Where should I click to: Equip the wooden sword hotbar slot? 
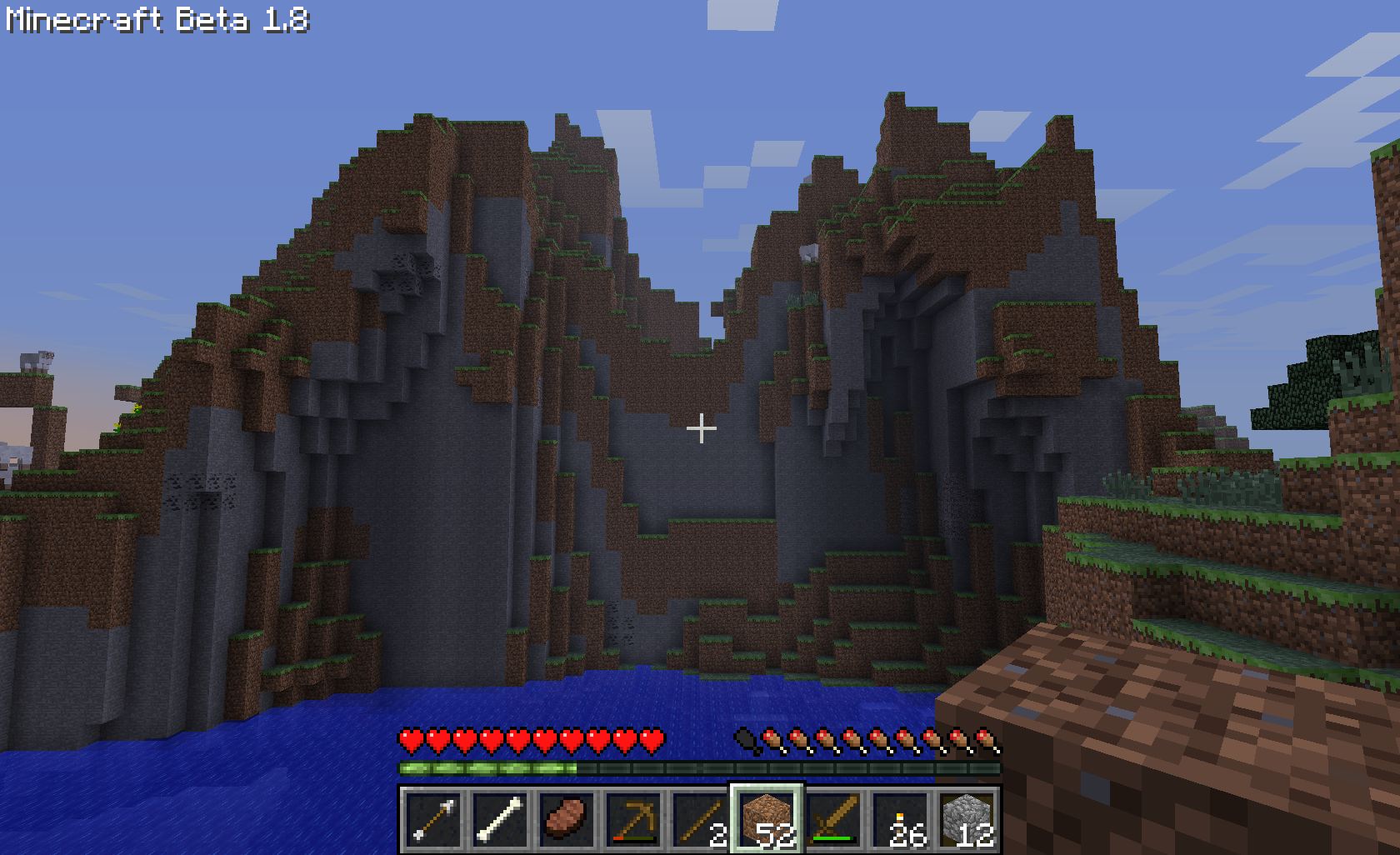pos(833,819)
